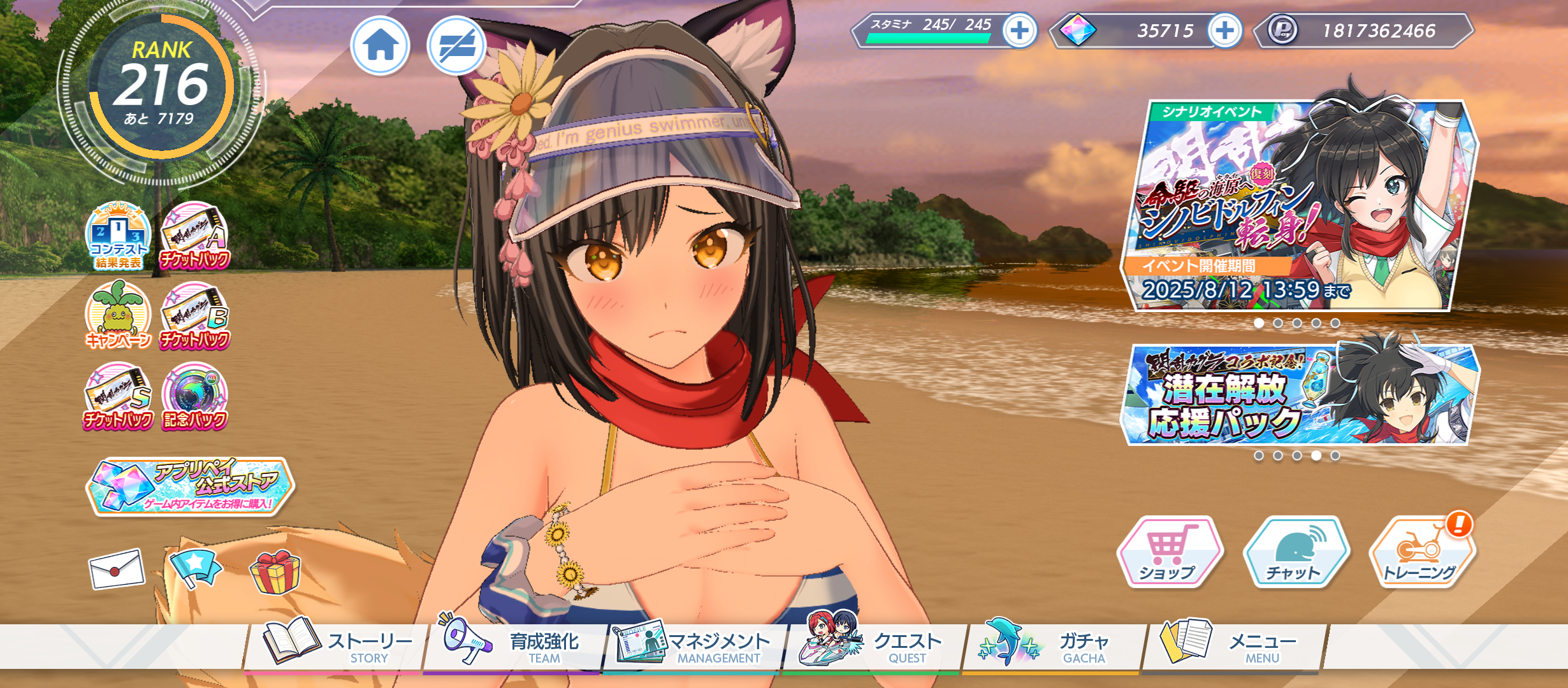This screenshot has width=1568, height=688.
Task: Add stamina with the plus button
Action: [x=1019, y=31]
